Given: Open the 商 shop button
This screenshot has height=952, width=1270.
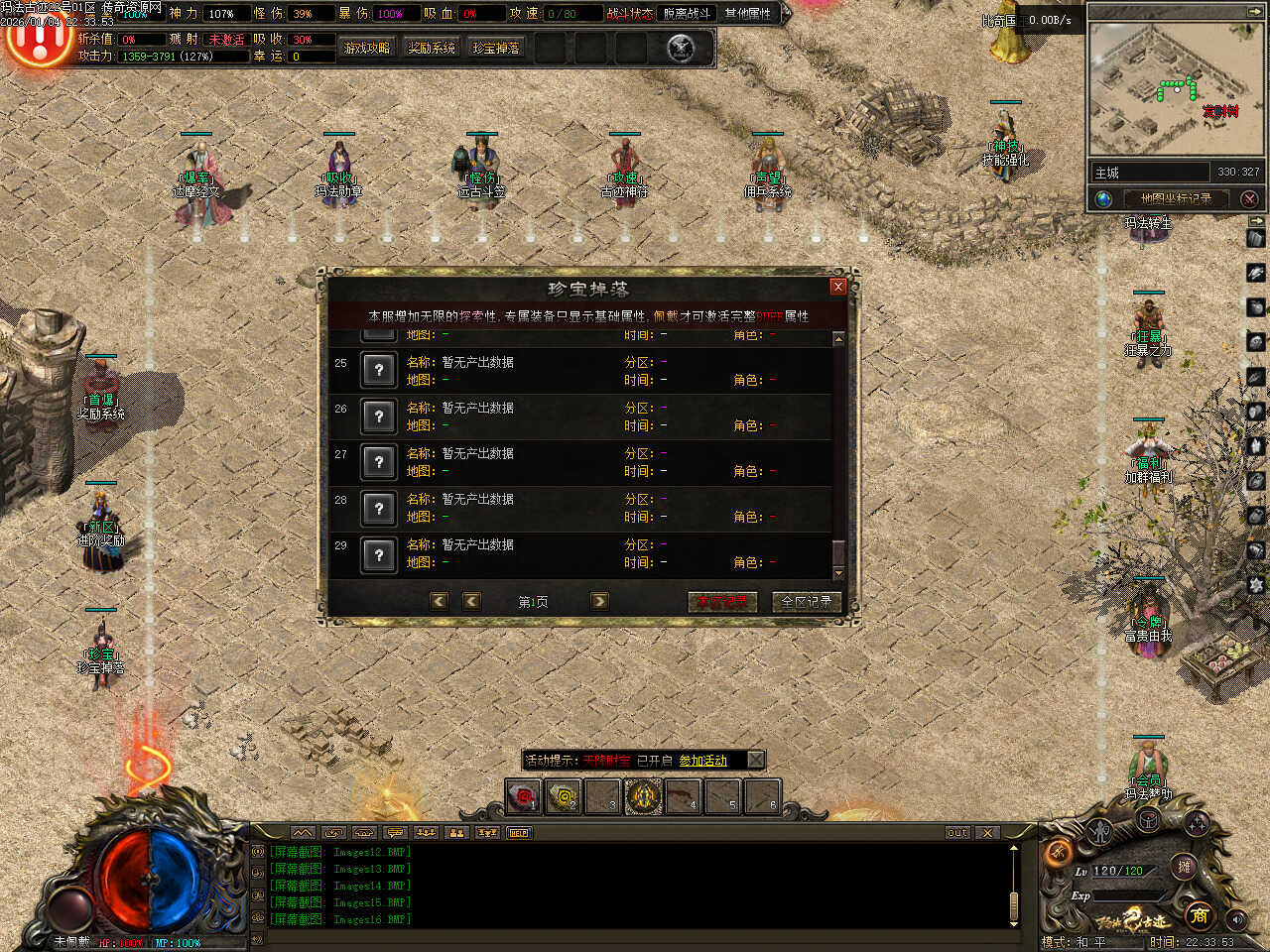Looking at the screenshot, I should [x=1199, y=914].
